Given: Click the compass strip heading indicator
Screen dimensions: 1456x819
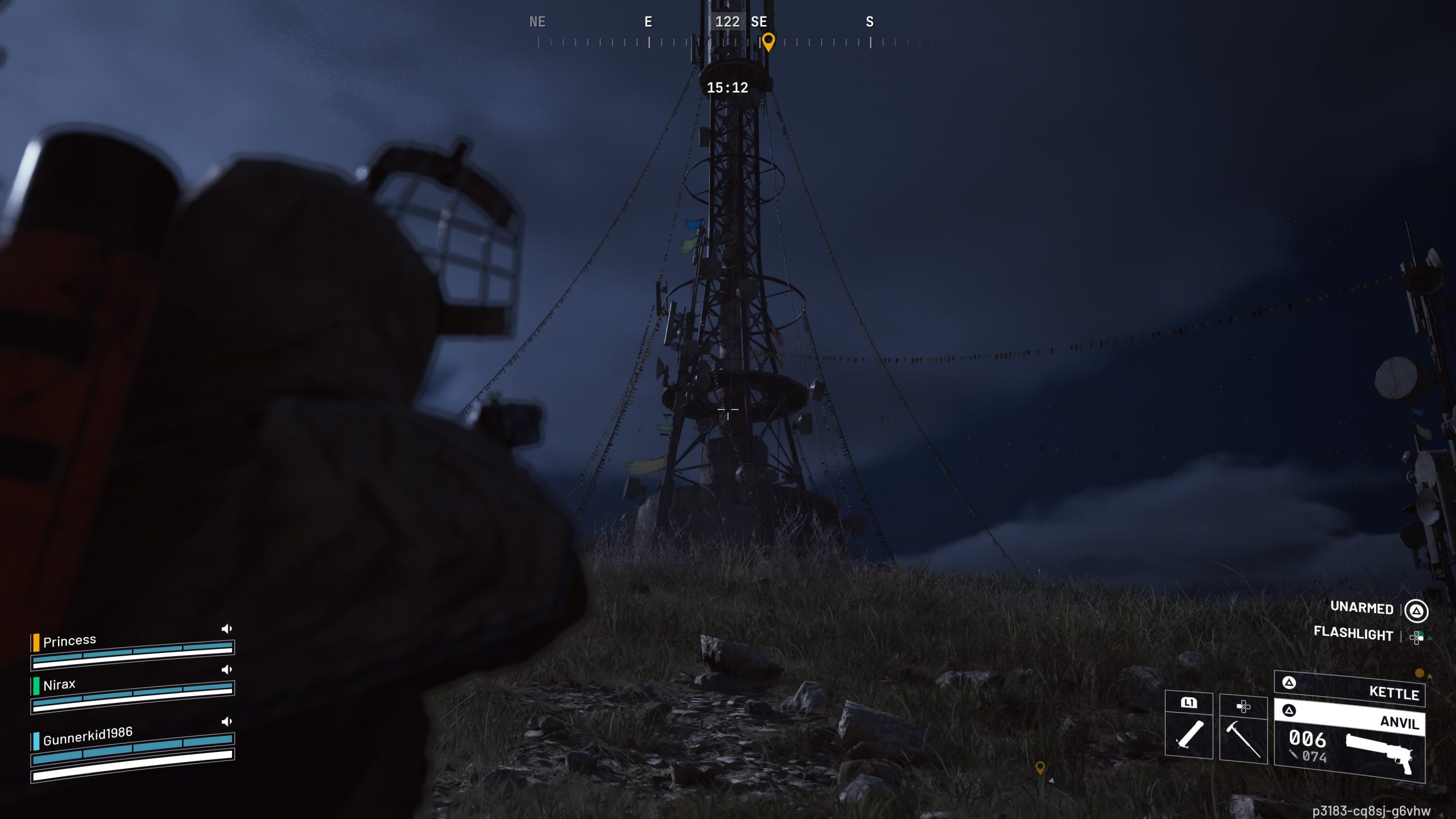Looking at the screenshot, I should [x=727, y=22].
